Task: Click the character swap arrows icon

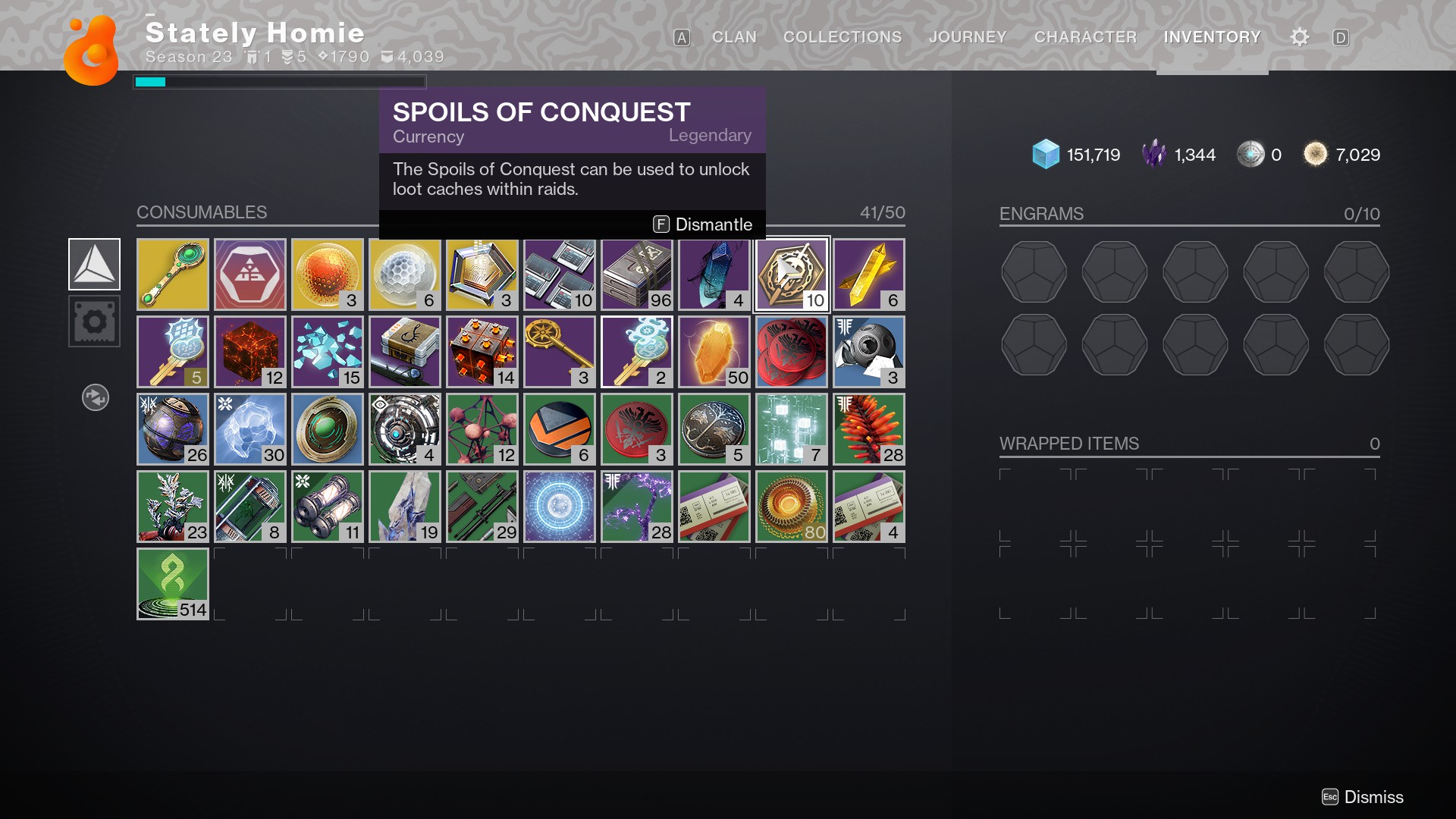Action: click(95, 397)
